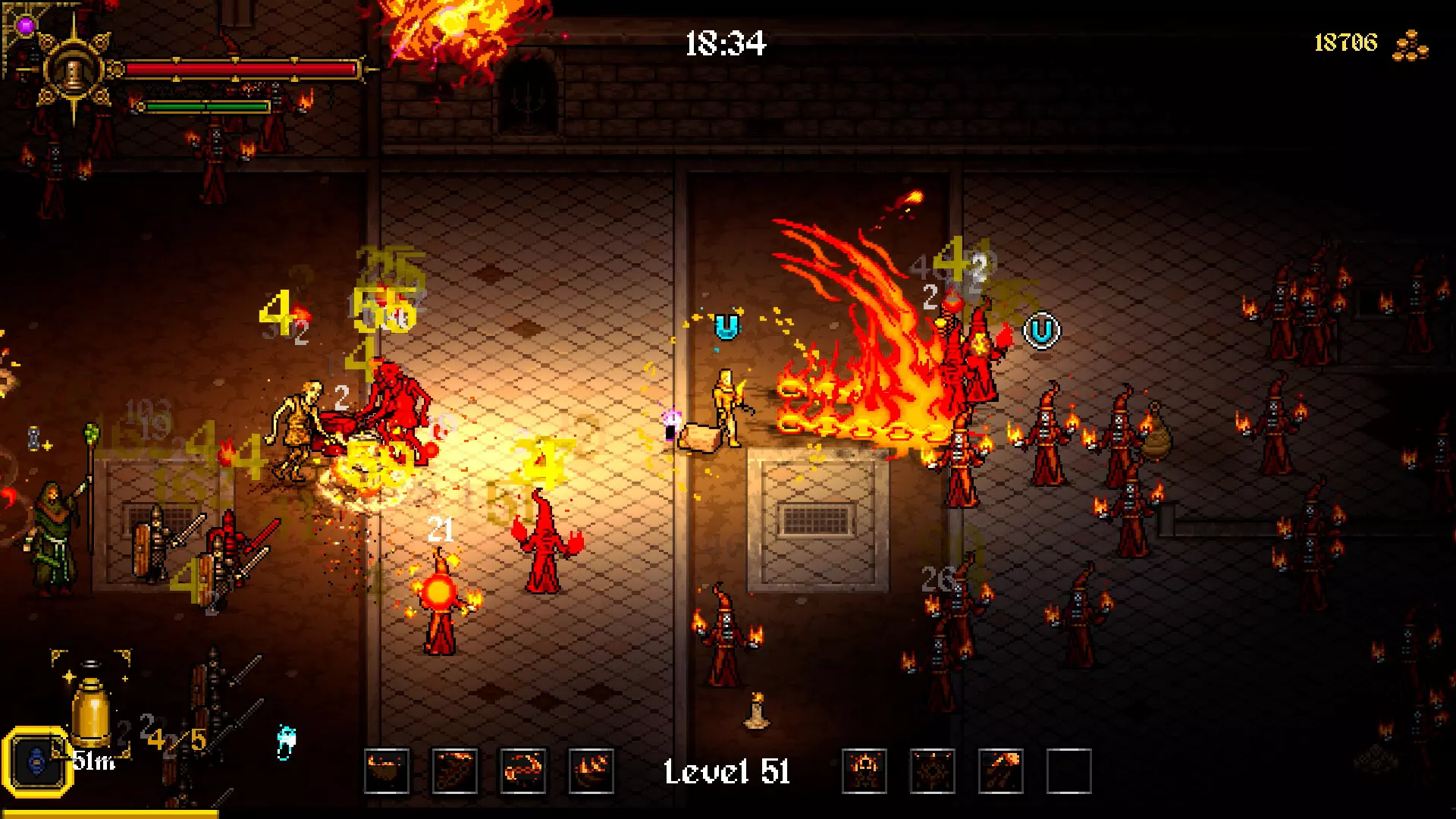Image resolution: width=1456 pixels, height=819 pixels.
Task: Select the flaming torch ability icon
Action: tap(1001, 772)
